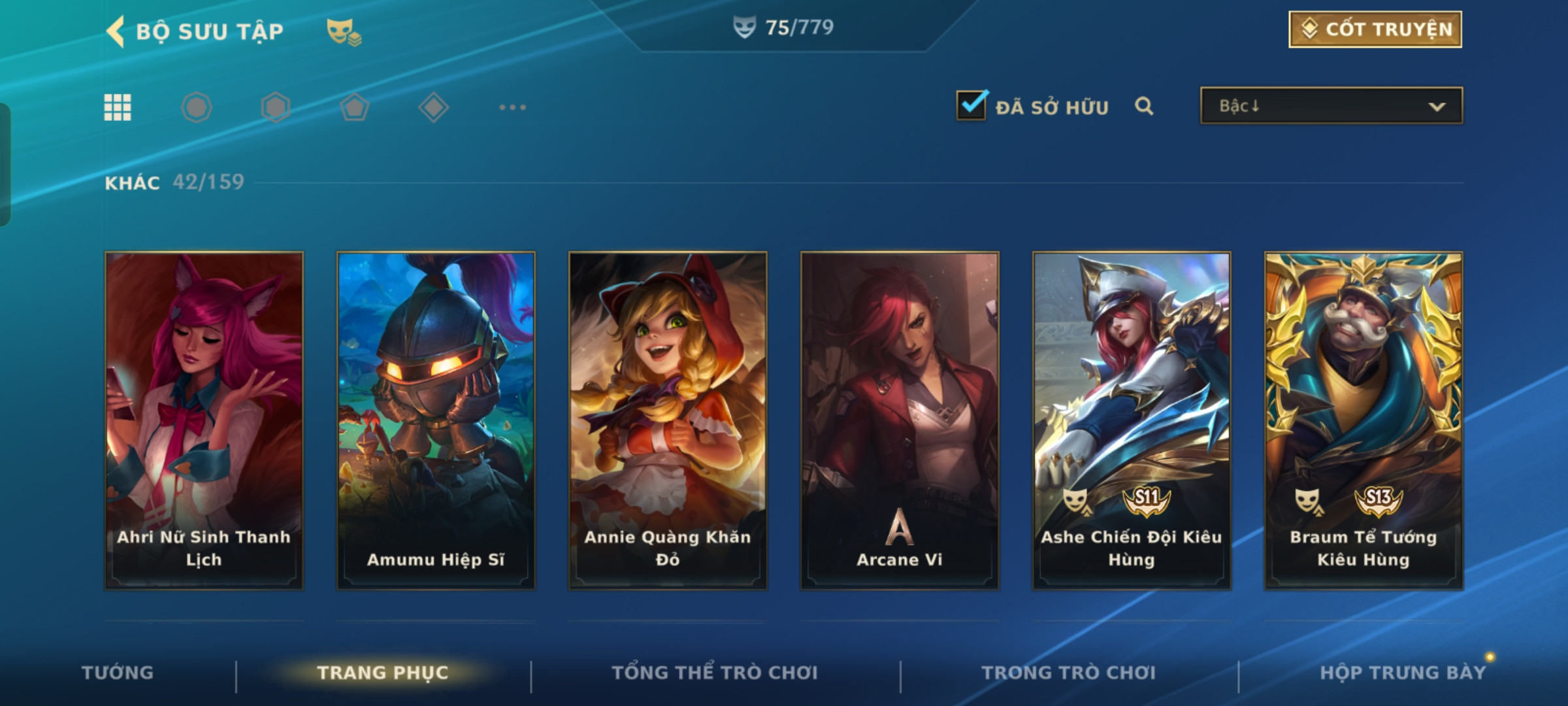
Task: Open the skin search magnifier
Action: pyautogui.click(x=1143, y=106)
